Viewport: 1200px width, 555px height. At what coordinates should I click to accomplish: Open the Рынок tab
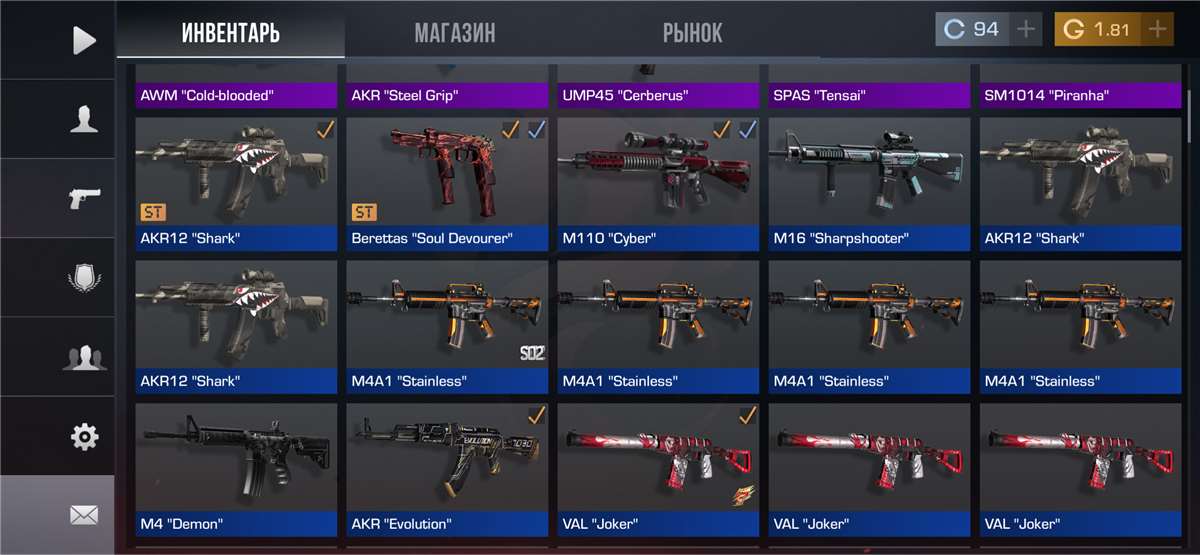point(692,32)
